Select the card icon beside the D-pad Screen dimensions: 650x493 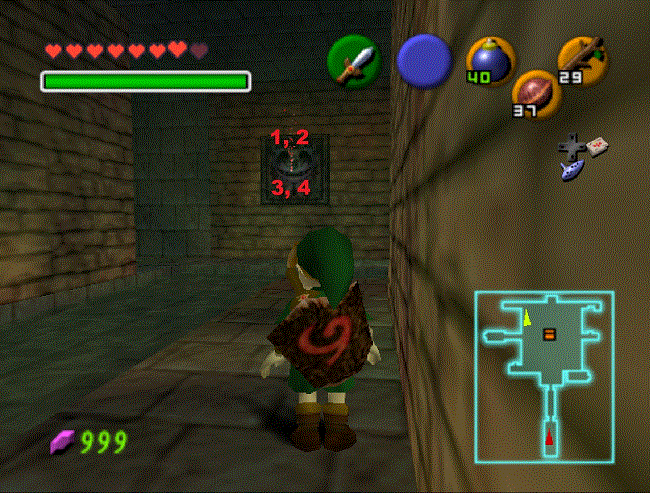[597, 147]
